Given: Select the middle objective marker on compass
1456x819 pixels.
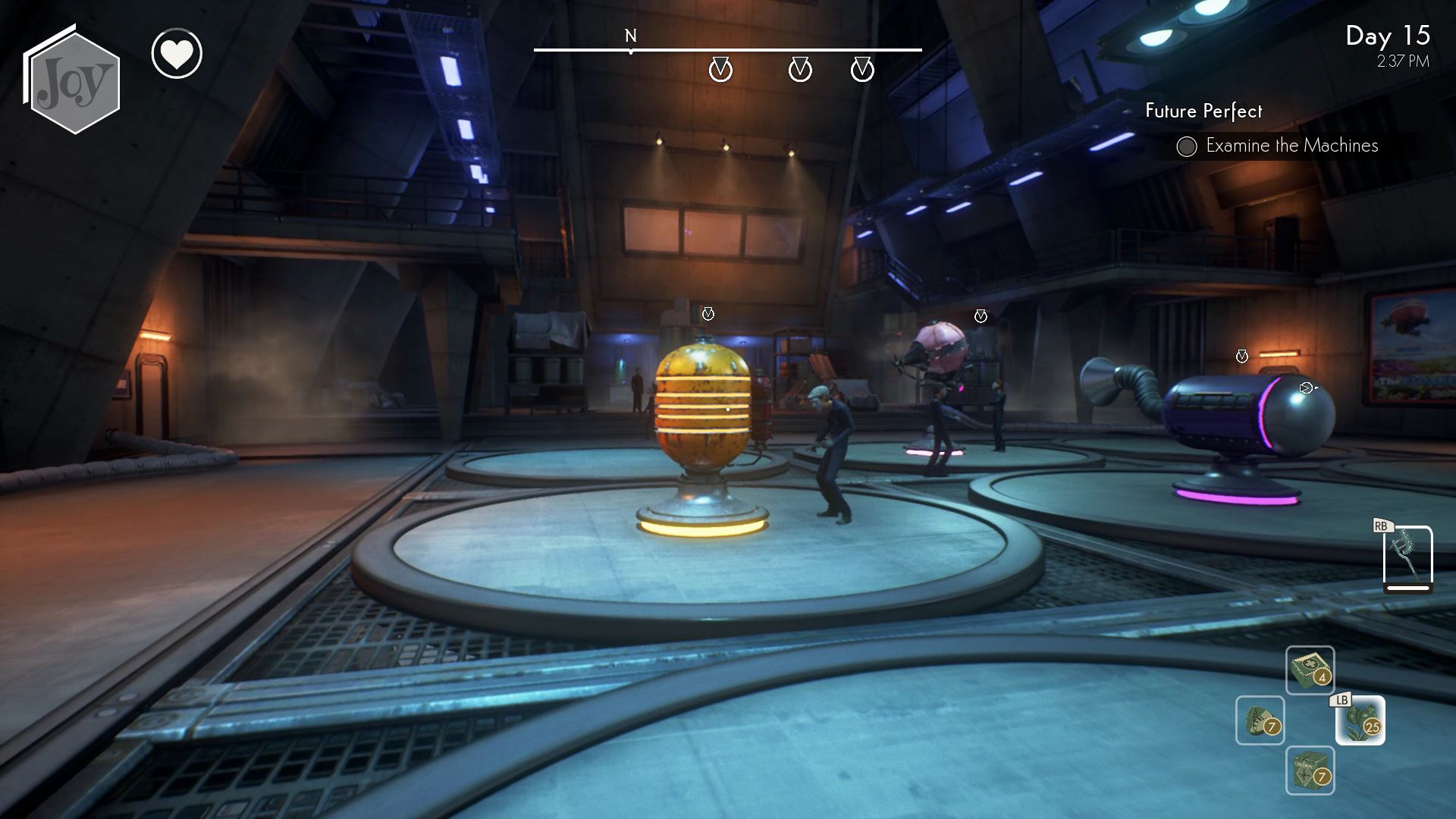Looking at the screenshot, I should (800, 70).
